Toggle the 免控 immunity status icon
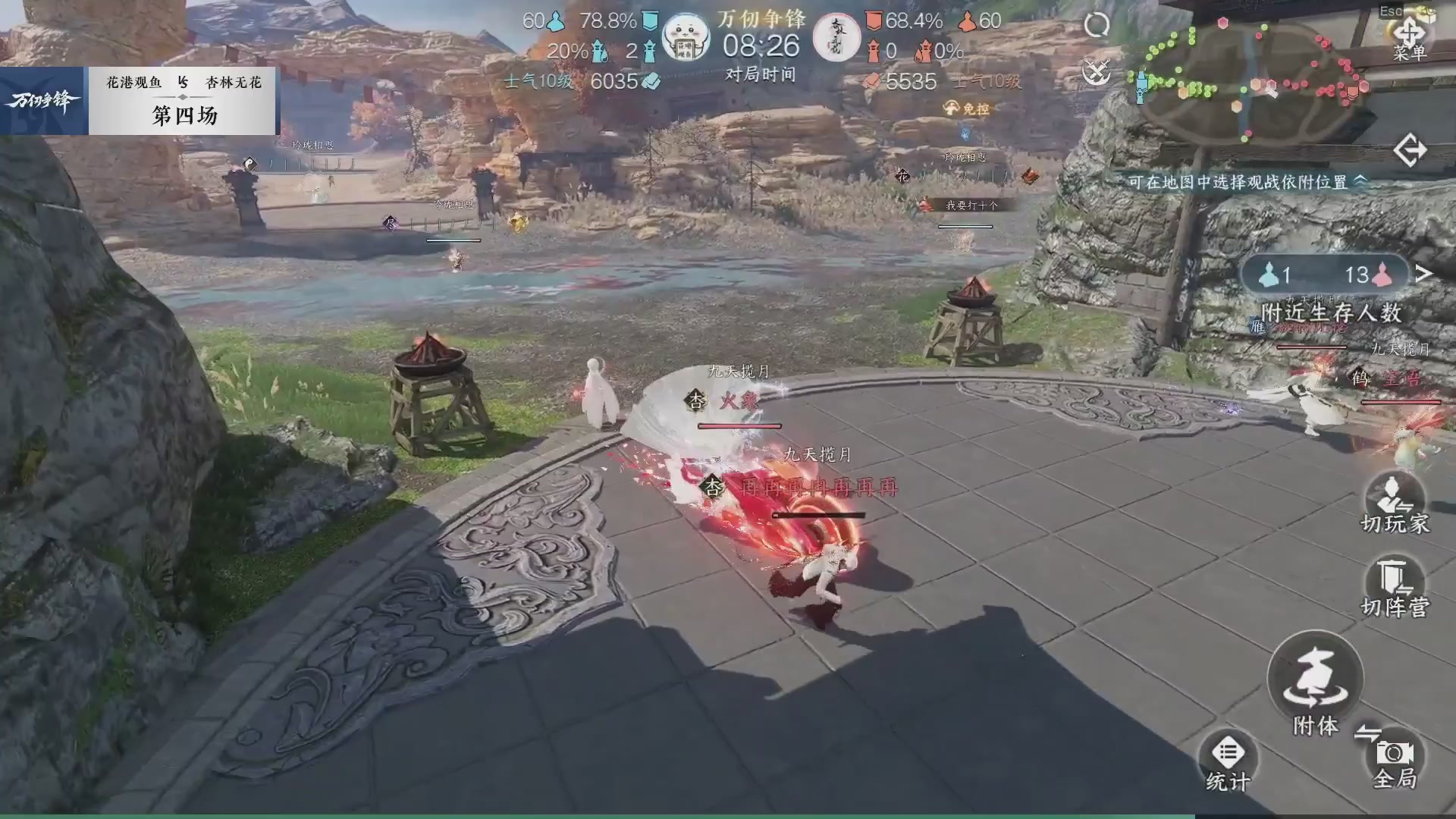Viewport: 1456px width, 819px height. click(x=952, y=108)
